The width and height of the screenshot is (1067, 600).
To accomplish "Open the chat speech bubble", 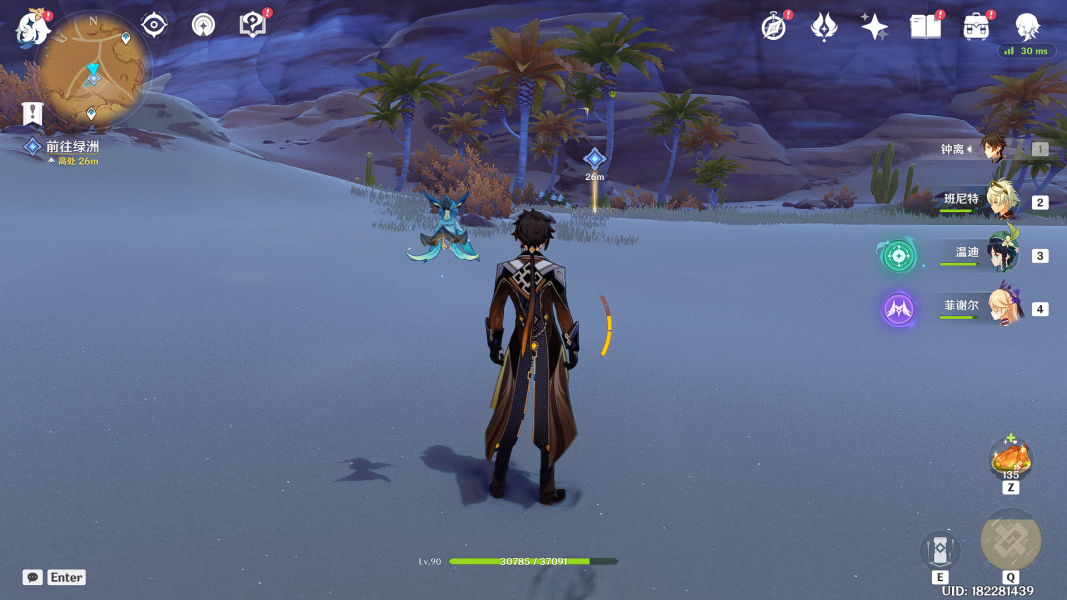I will 33,577.
